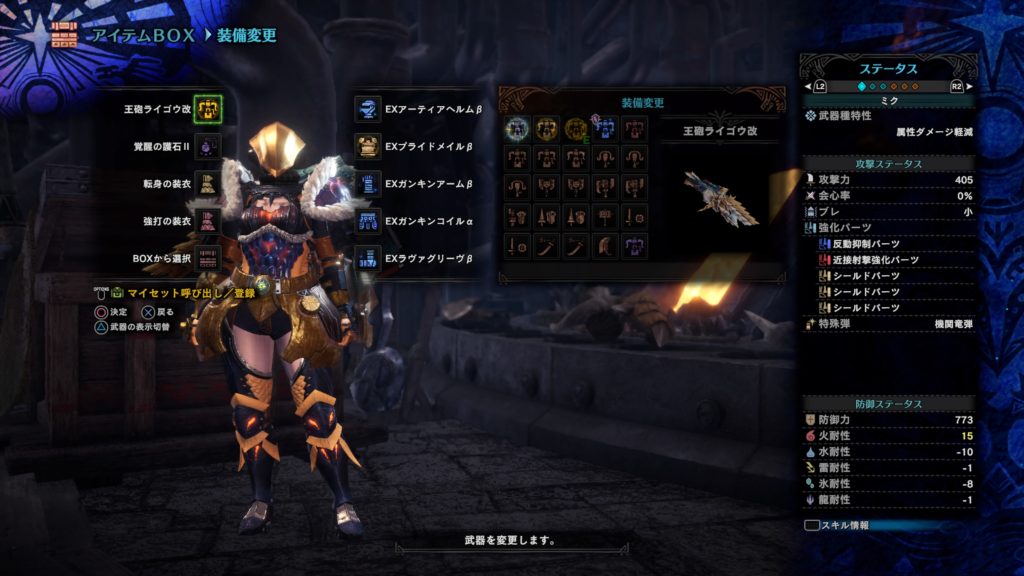Select the equipped weapon marked with green E

pyautogui.click(x=575, y=128)
